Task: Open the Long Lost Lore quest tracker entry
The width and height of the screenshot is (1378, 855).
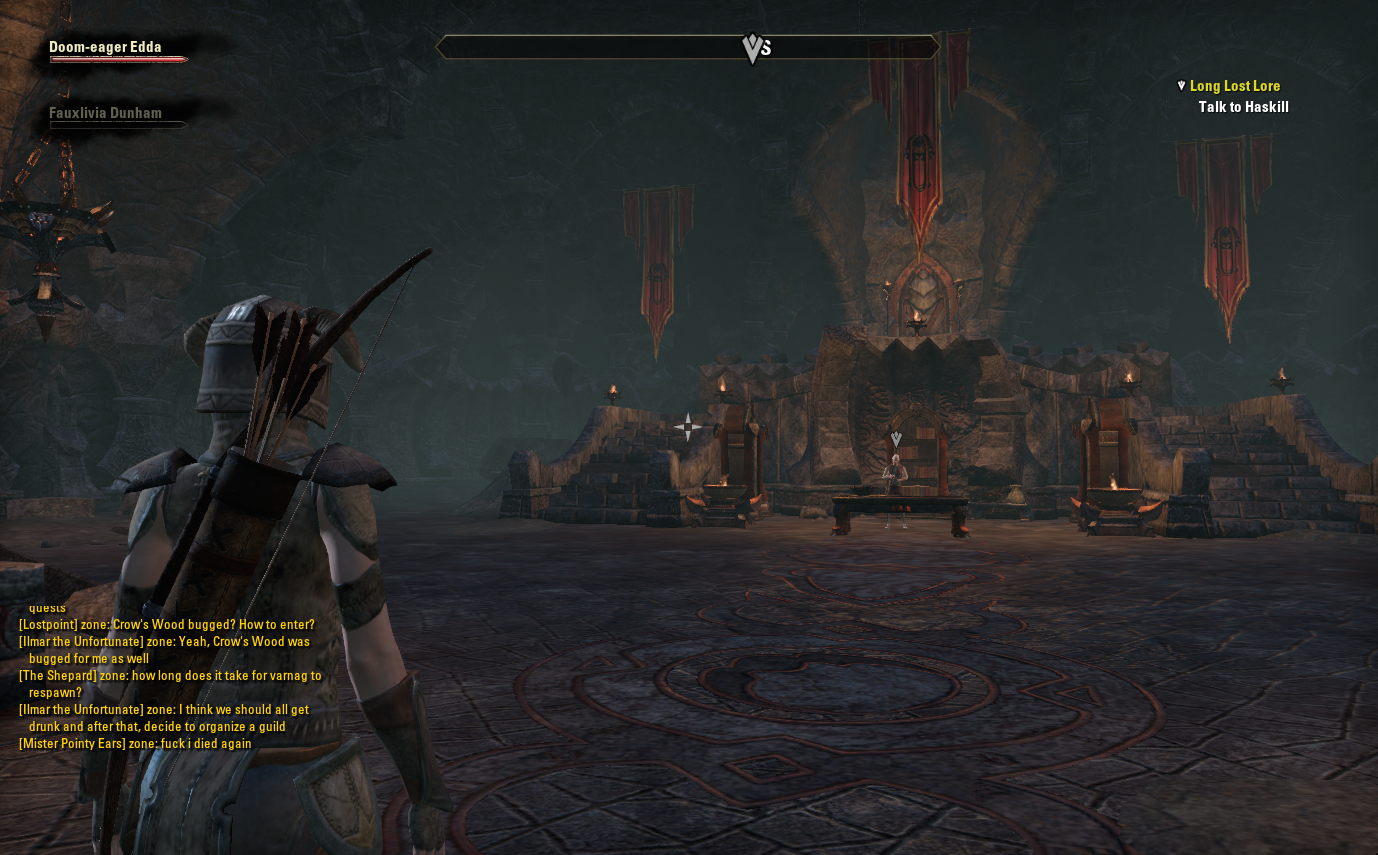Action: point(1234,86)
